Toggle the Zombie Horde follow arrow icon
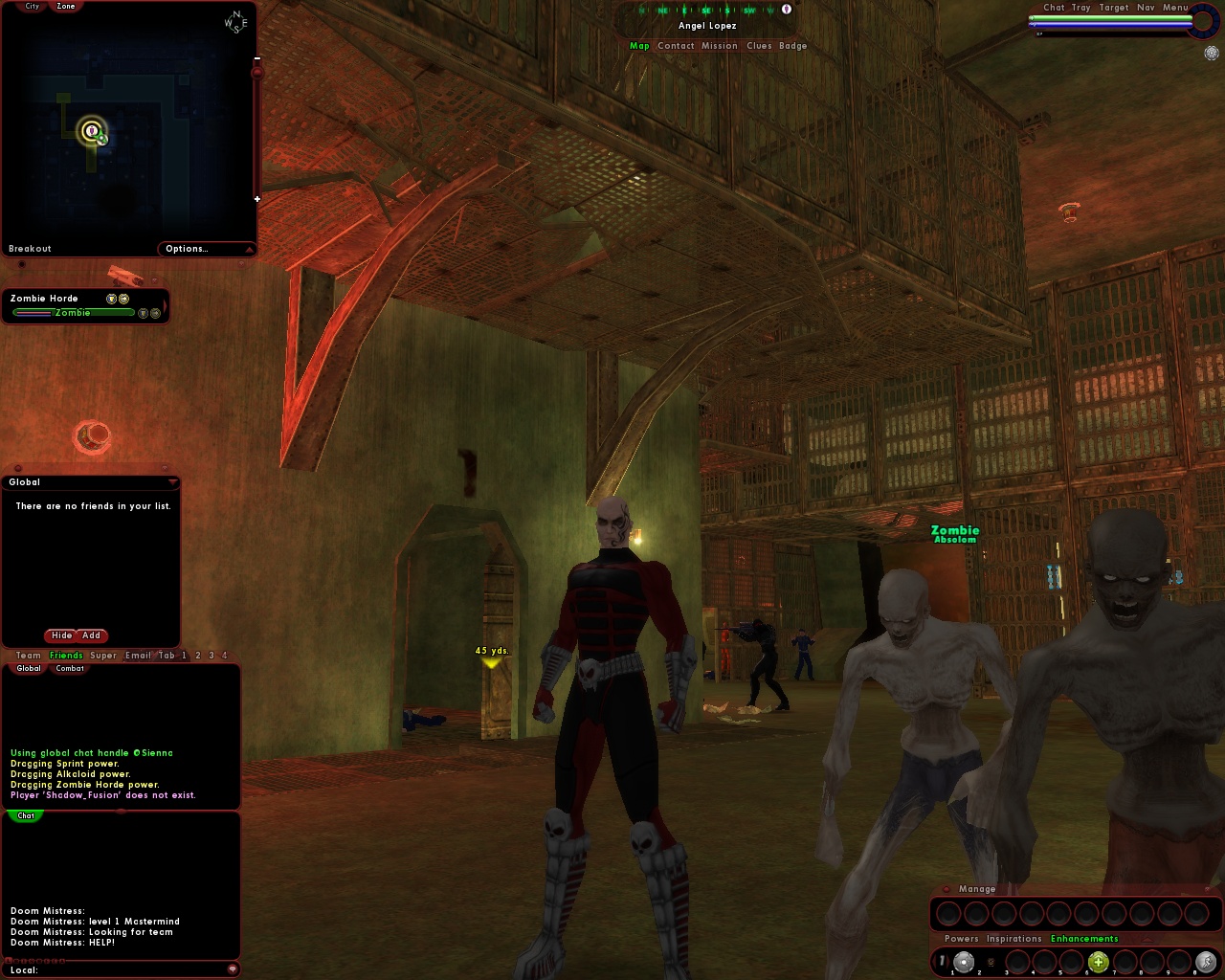The image size is (1225, 980). point(124,299)
